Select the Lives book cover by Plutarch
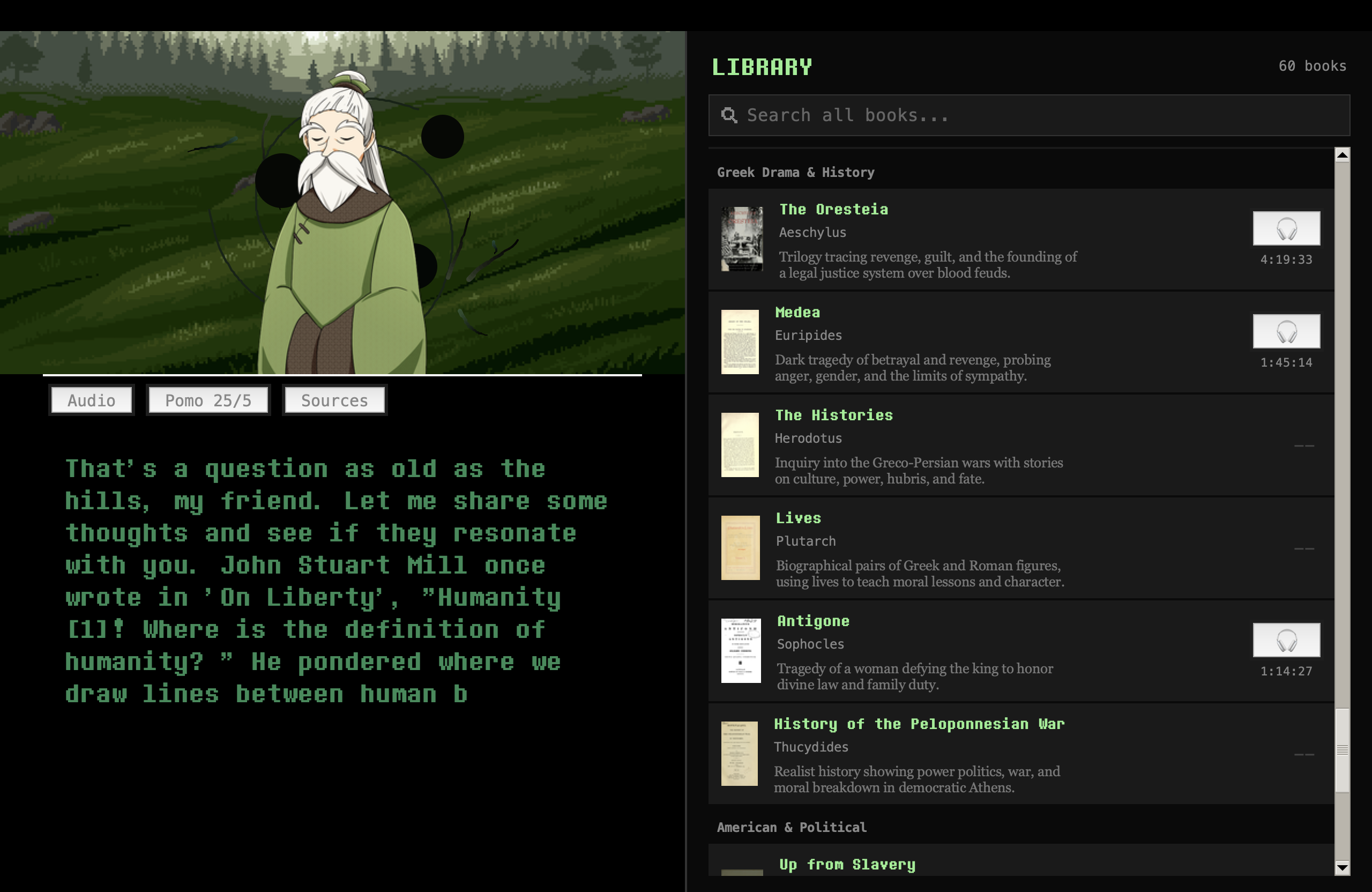 740,547
